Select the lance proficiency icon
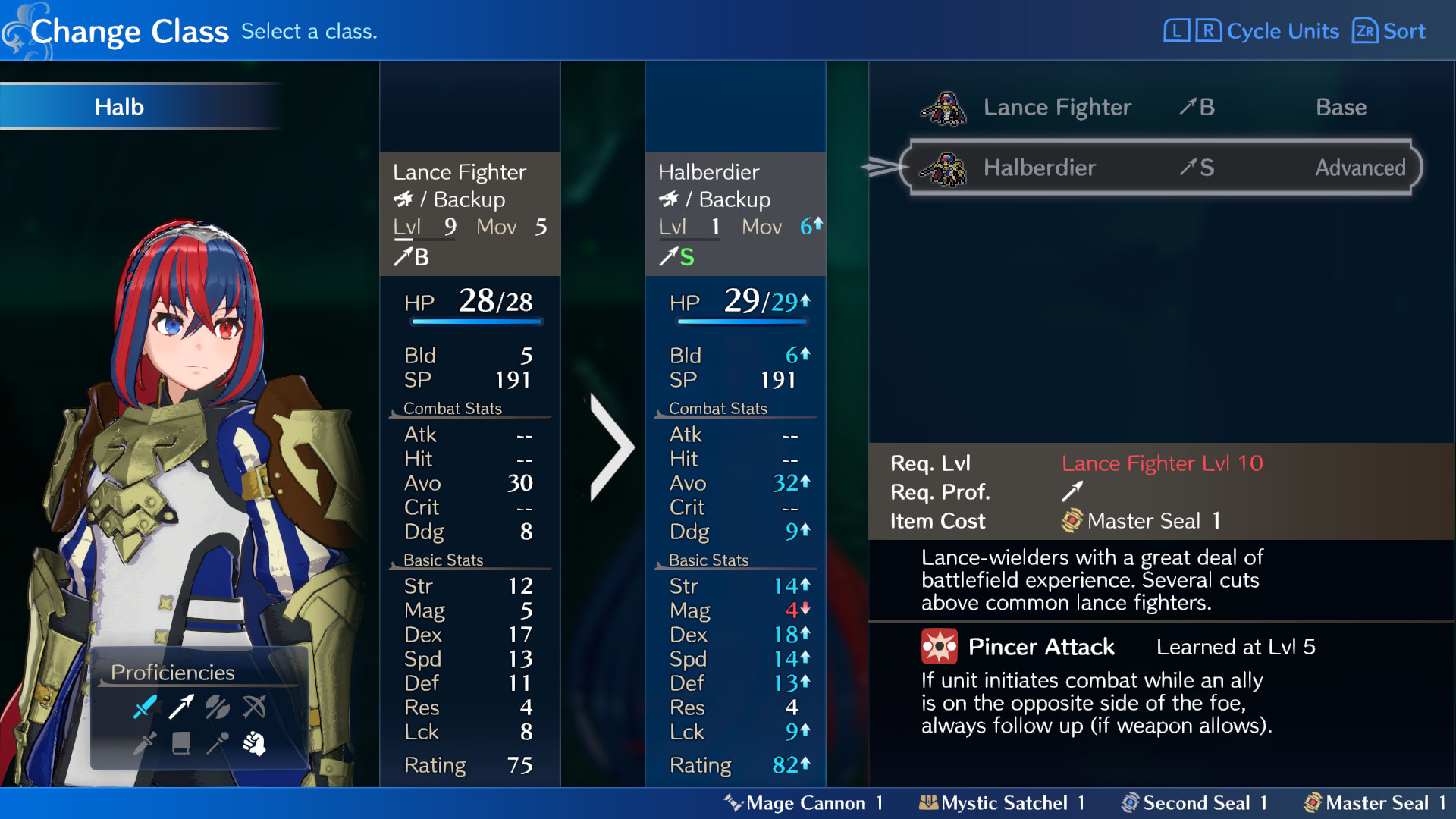This screenshot has width=1456, height=819. tap(180, 707)
